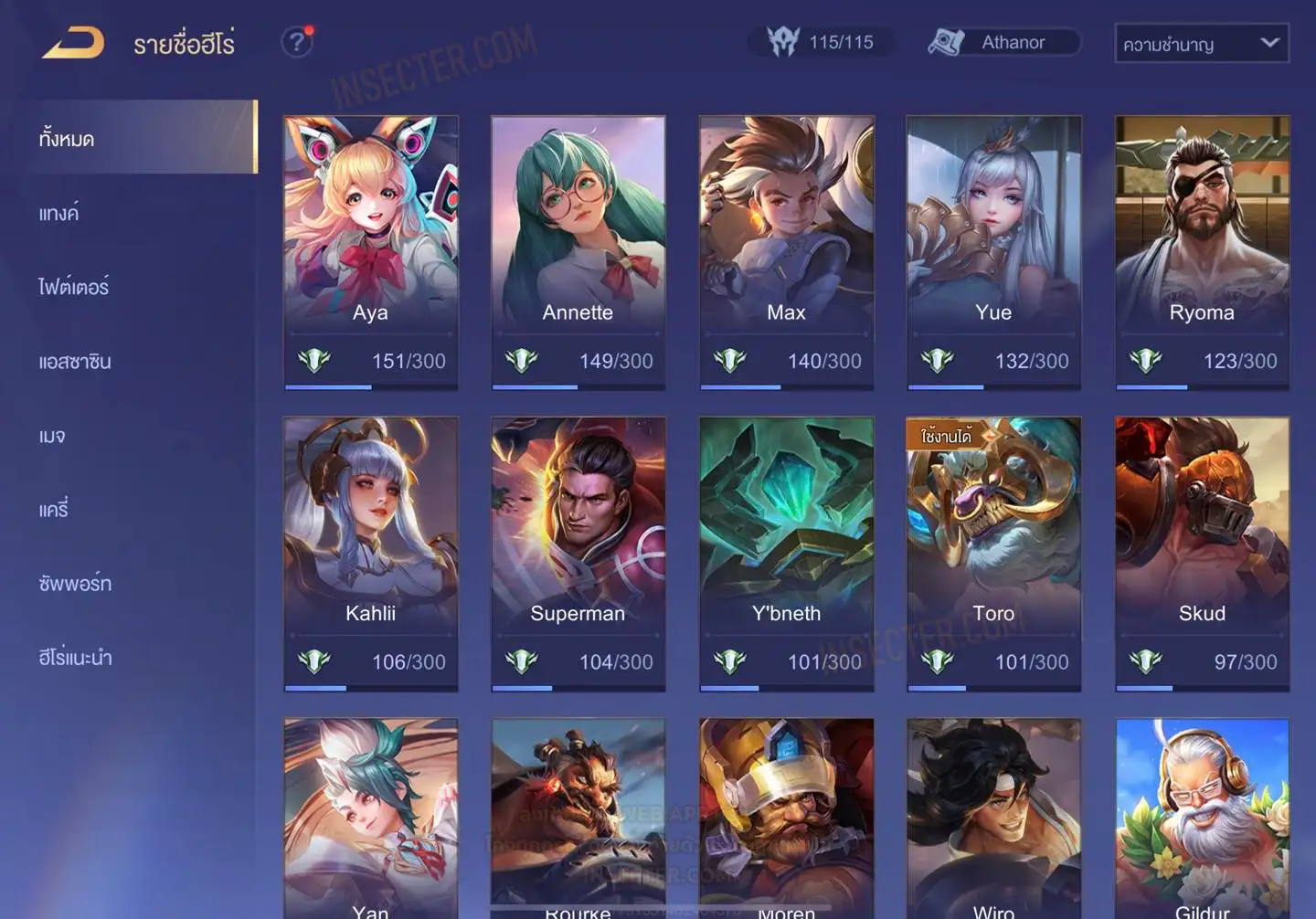Open the Annette hero card

578,251
